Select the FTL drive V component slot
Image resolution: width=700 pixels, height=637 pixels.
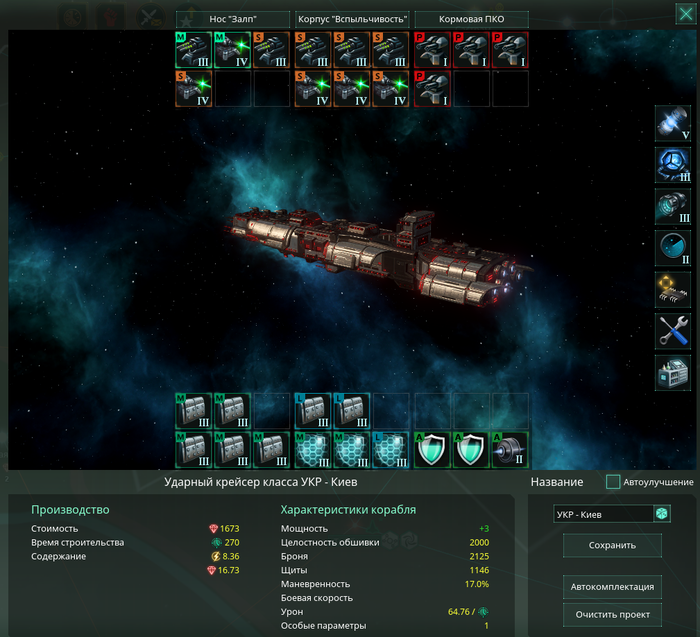click(672, 123)
